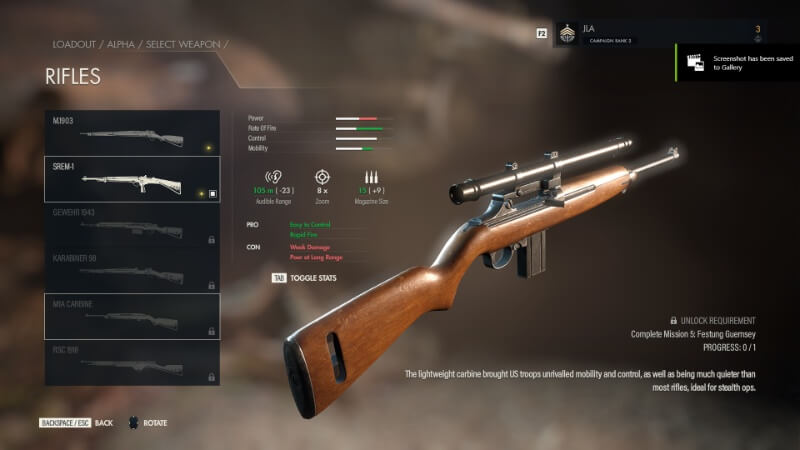Screen dimensions: 800x450
Task: Select the M1A Carbine entry
Action: [132, 316]
